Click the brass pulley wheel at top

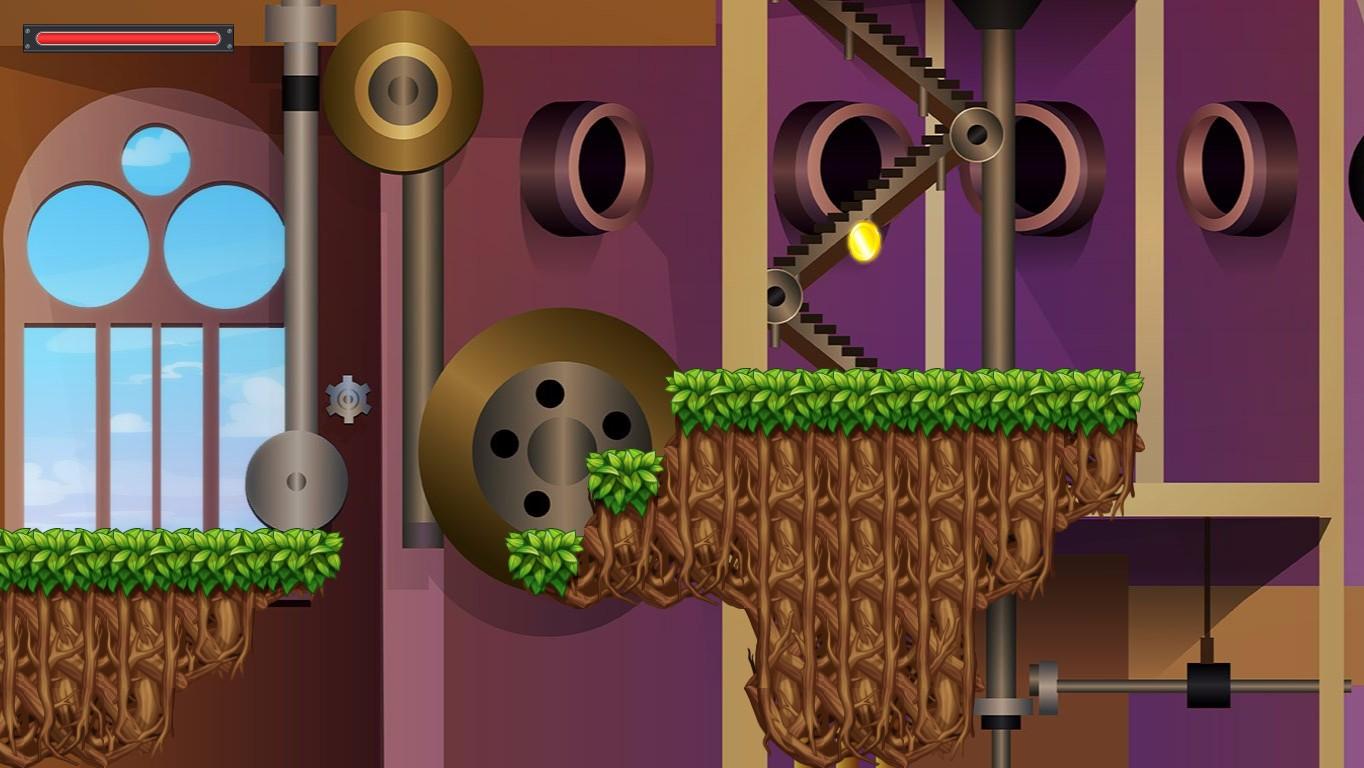(x=402, y=90)
